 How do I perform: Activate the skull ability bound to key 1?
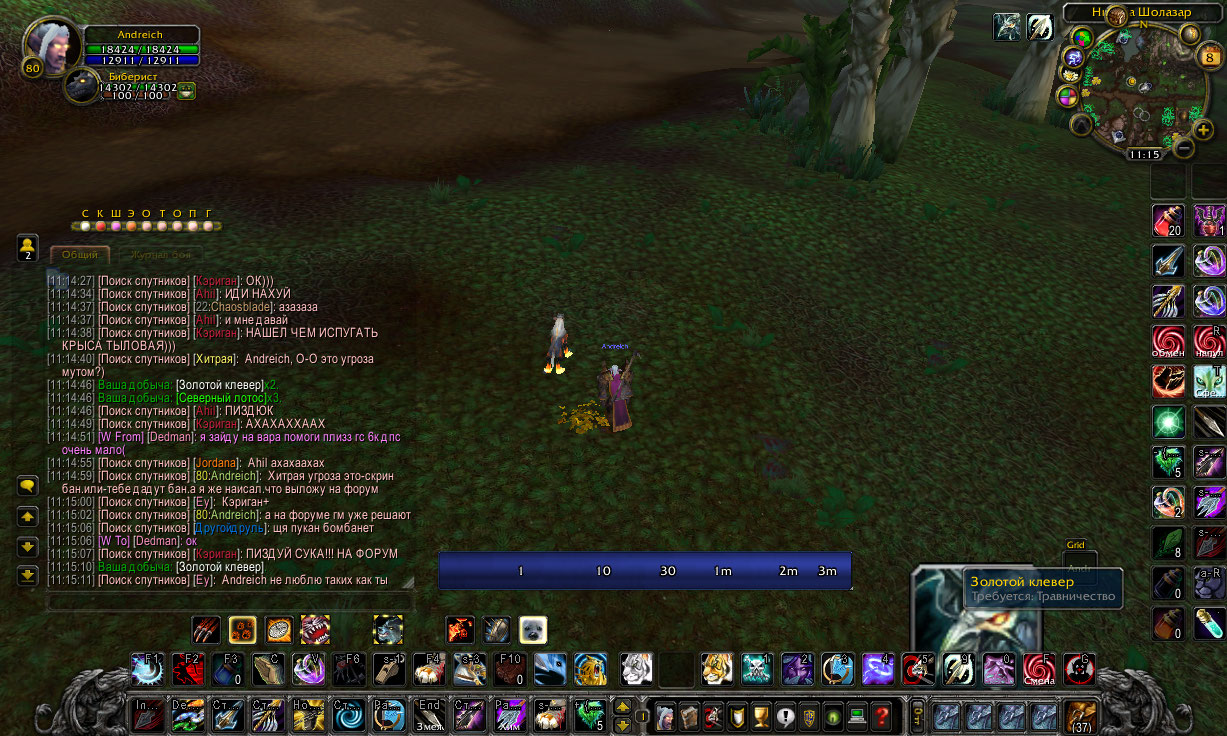[757, 669]
